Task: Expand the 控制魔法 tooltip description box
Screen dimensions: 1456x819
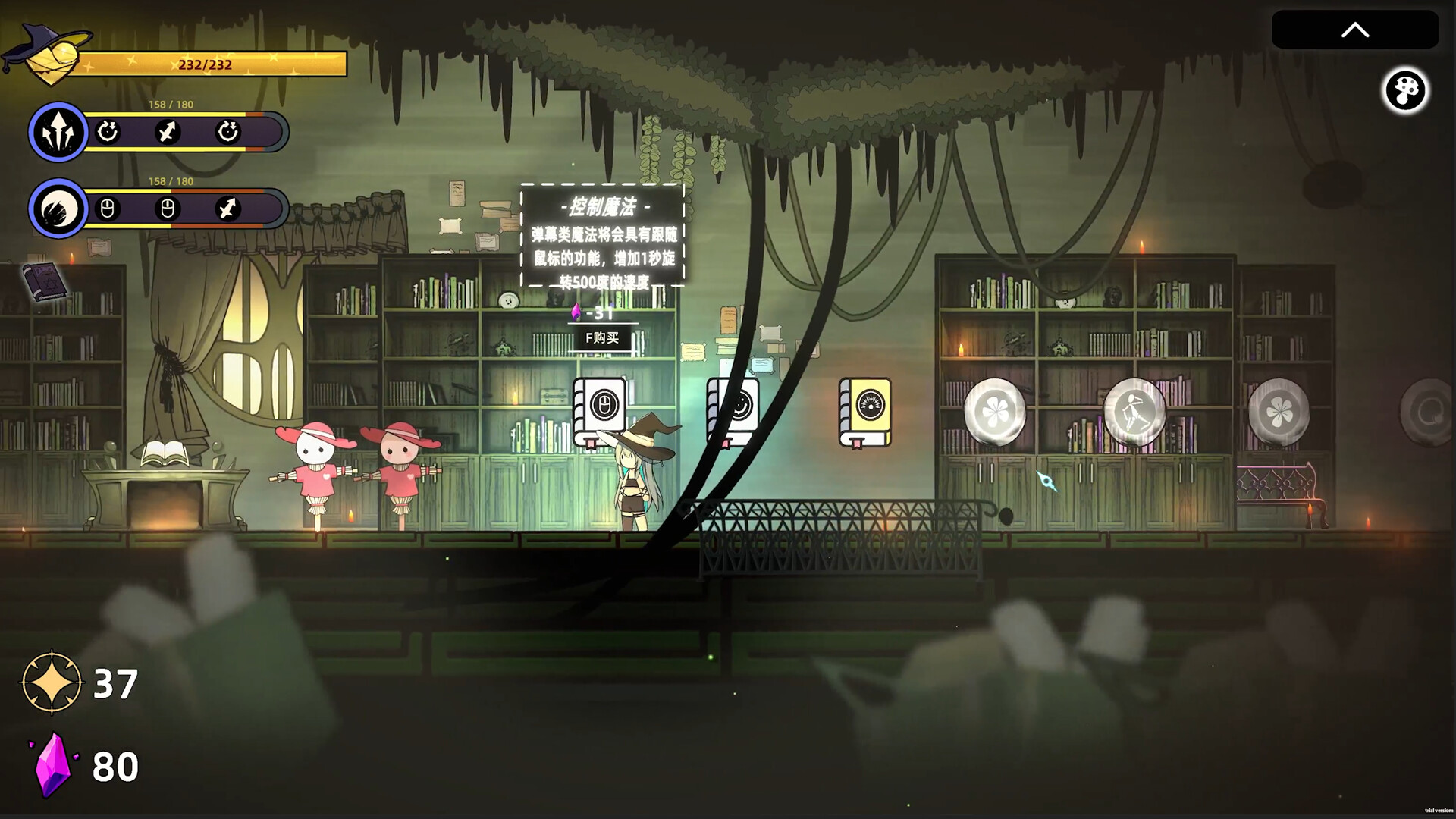Action: 602,235
